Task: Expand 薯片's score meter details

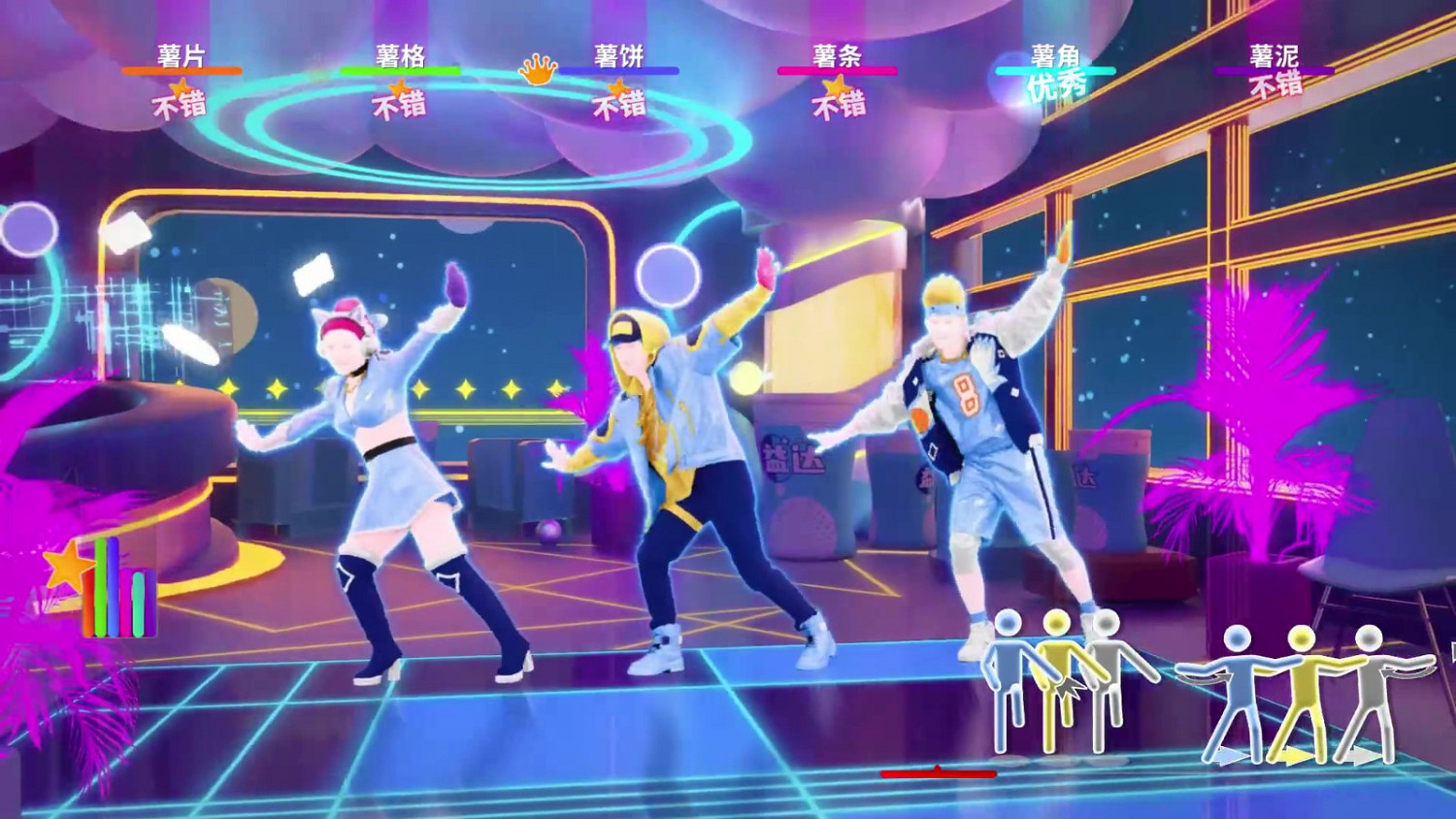Action: 181,70
